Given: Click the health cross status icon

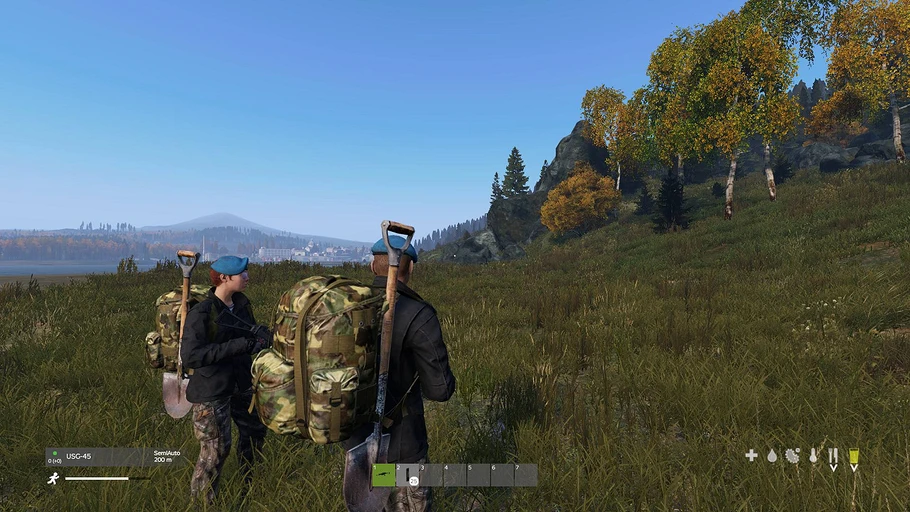Looking at the screenshot, I should point(751,456).
